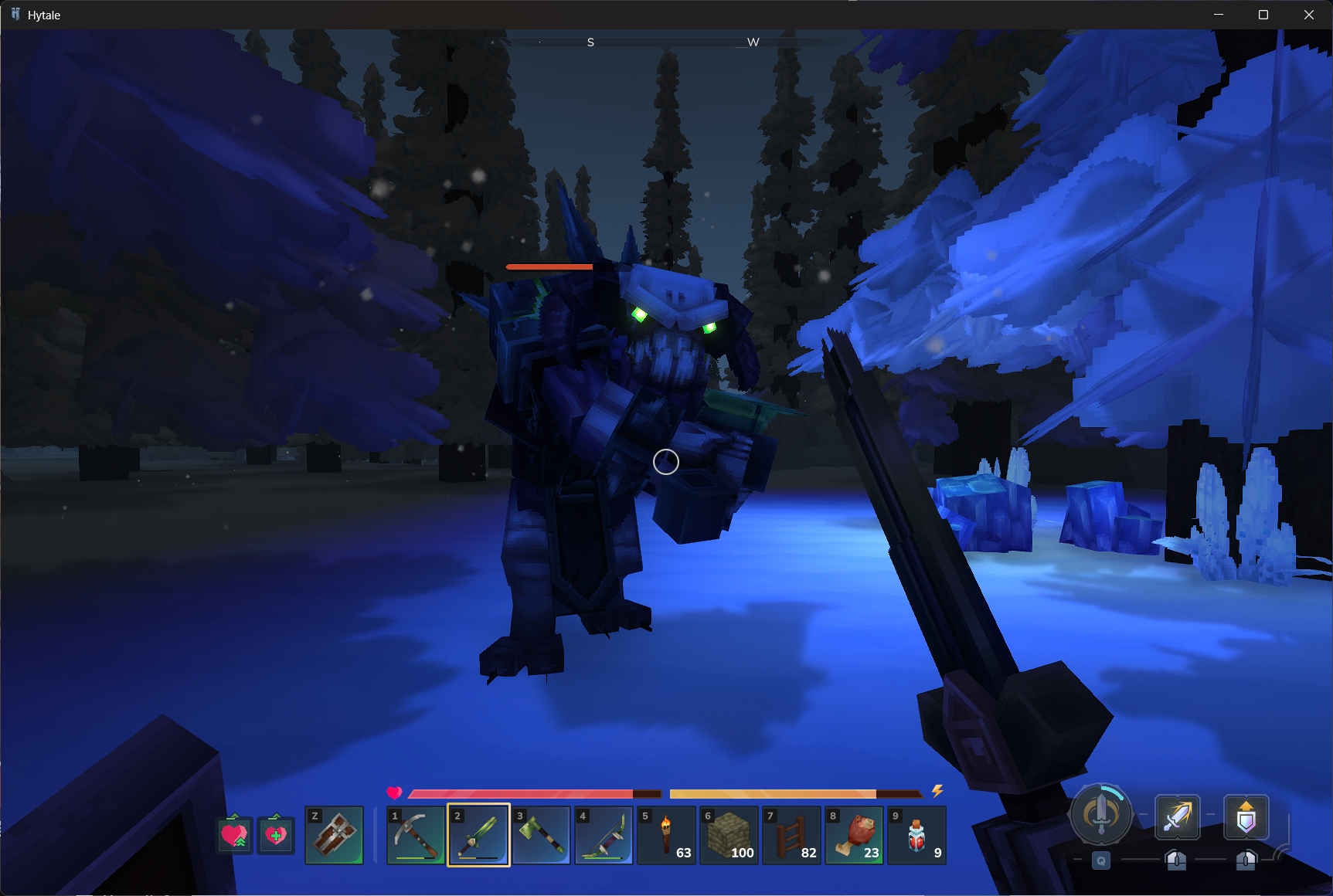Select the red health potion slot
Viewport: 1333px width, 896px height.
916,835
